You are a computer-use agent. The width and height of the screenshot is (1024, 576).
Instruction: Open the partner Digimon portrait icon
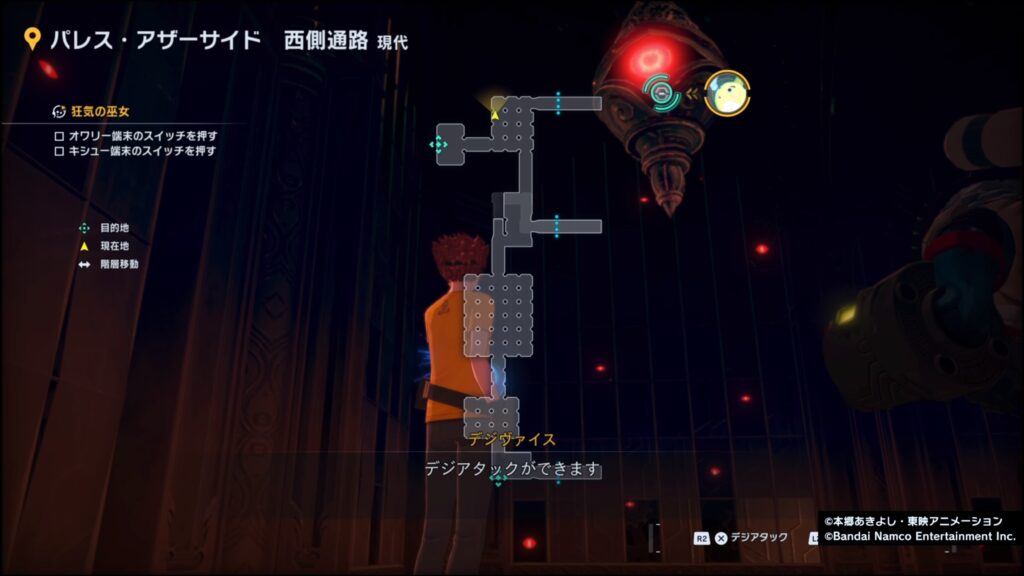727,93
